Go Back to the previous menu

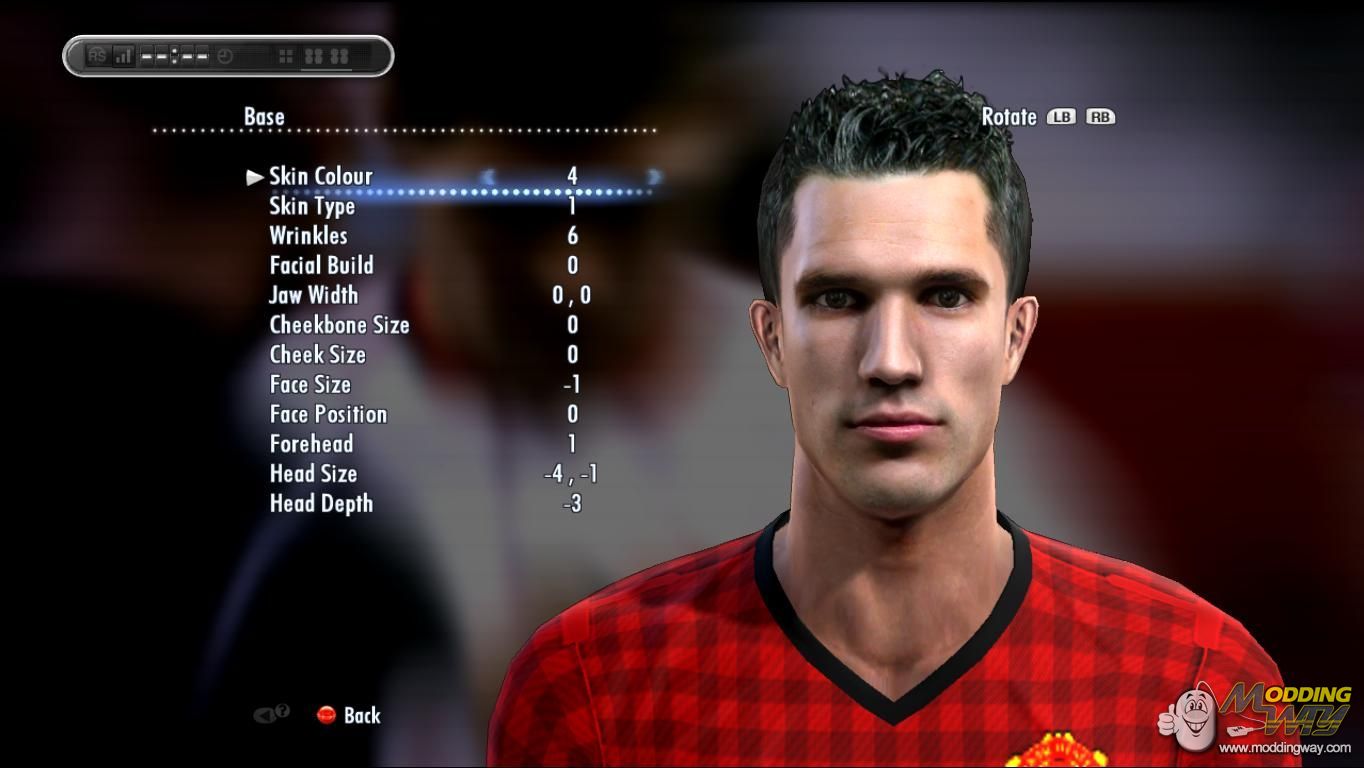click(349, 715)
